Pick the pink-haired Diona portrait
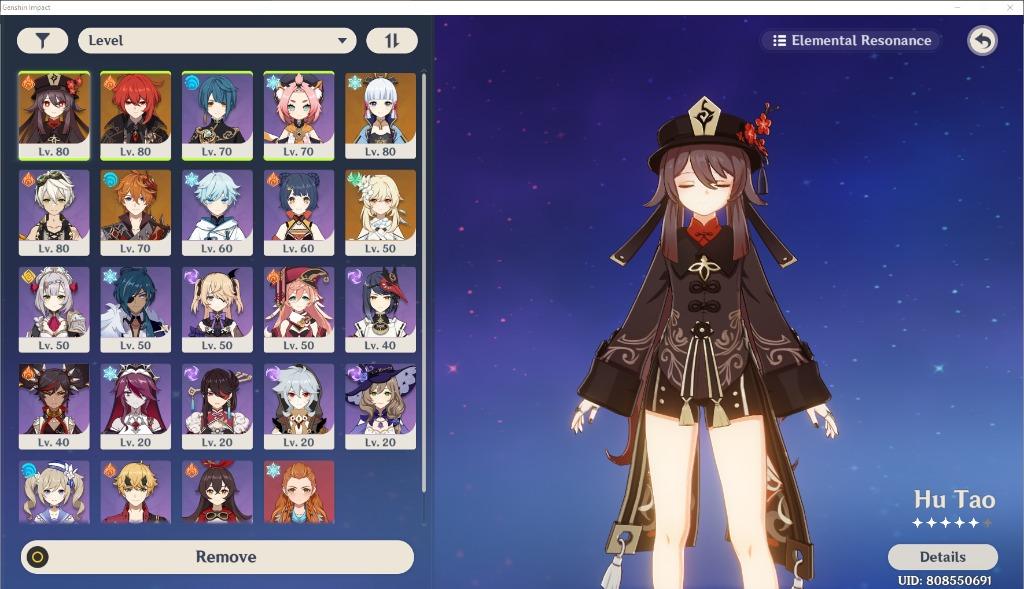The image size is (1024, 589). pyautogui.click(x=299, y=115)
